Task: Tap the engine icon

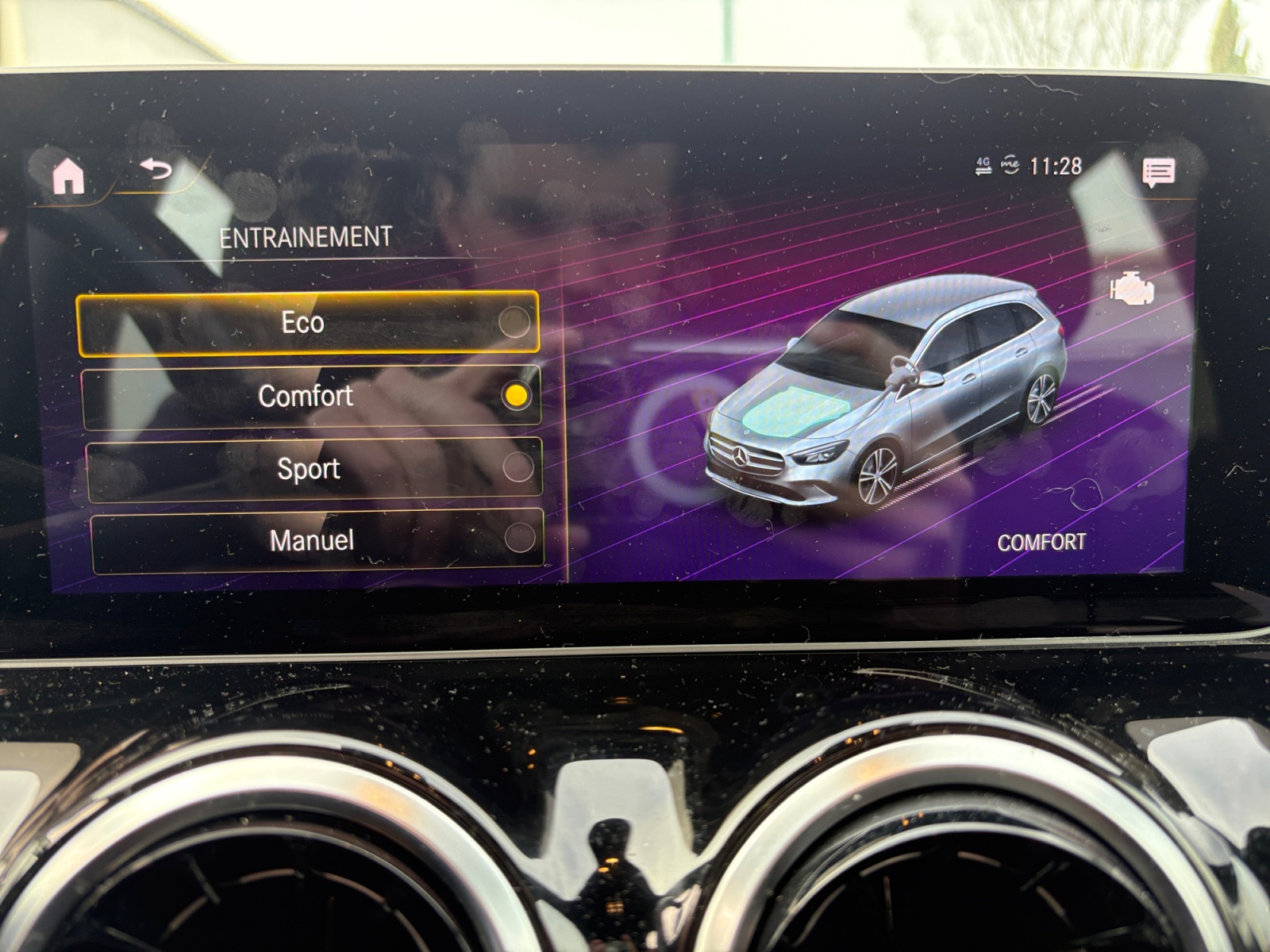Action: (x=1133, y=289)
